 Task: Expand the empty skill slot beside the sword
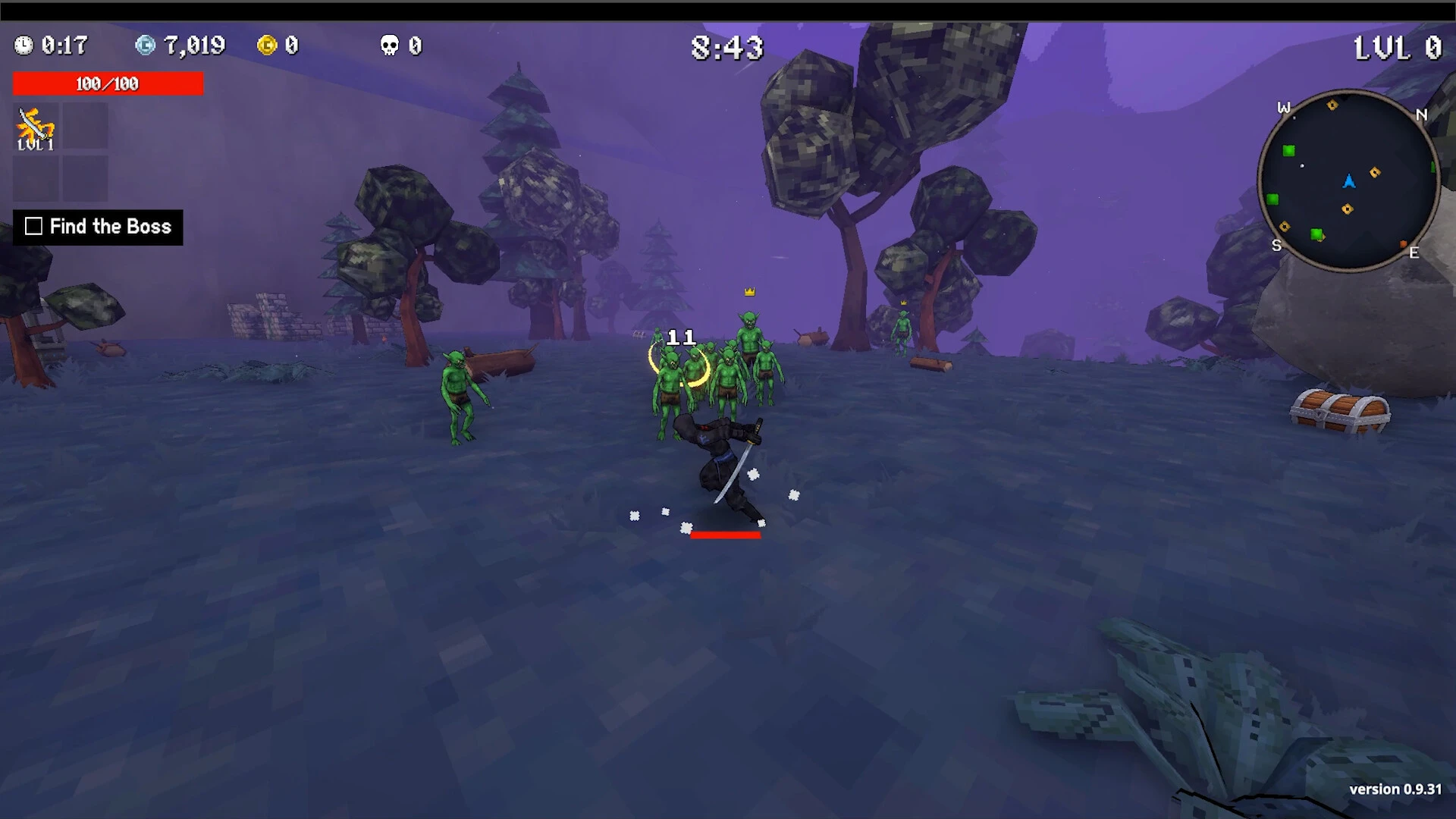click(x=83, y=125)
